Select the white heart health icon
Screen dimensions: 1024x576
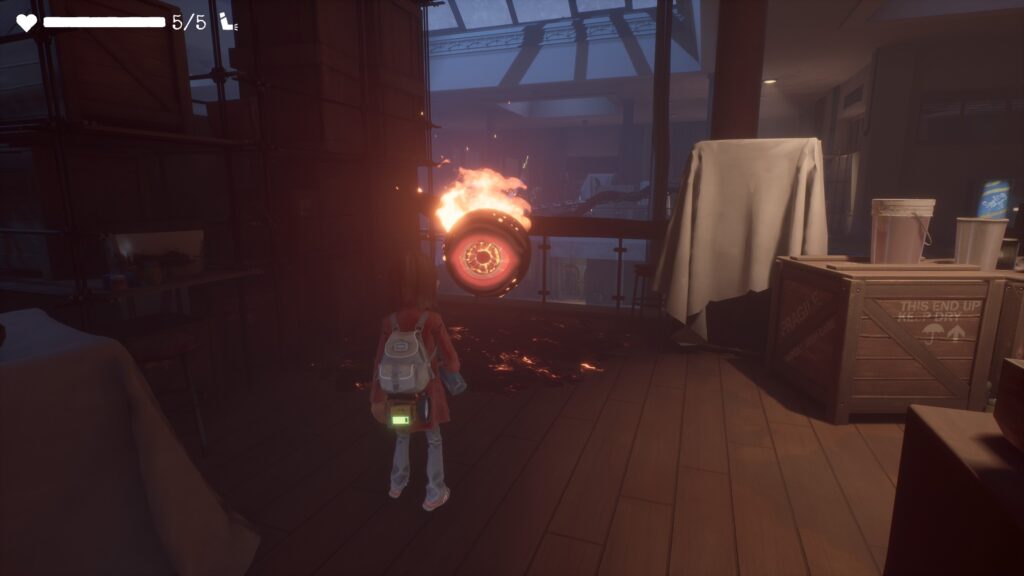point(26,22)
